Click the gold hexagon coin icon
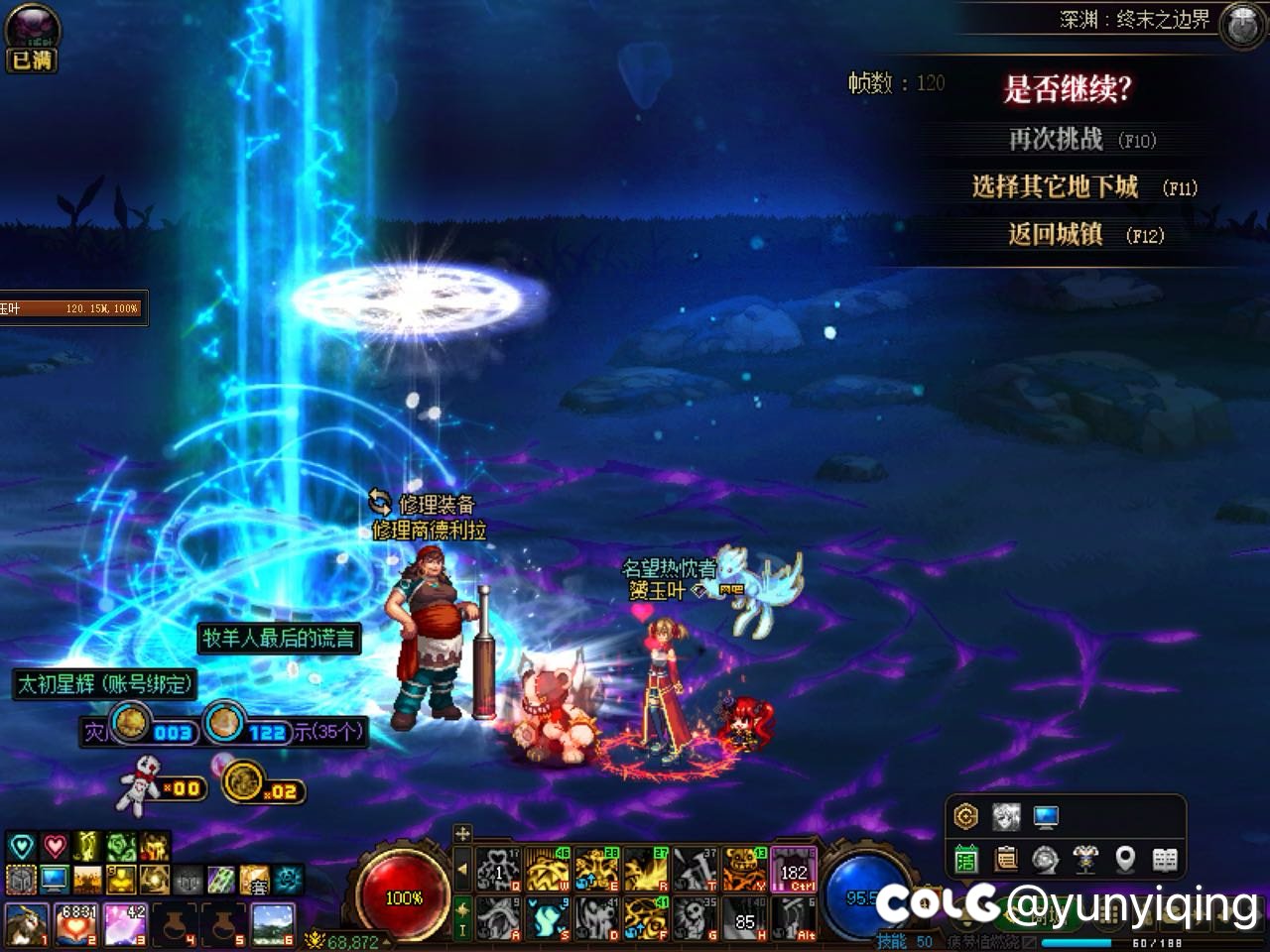The width and height of the screenshot is (1270, 952). pos(965,817)
